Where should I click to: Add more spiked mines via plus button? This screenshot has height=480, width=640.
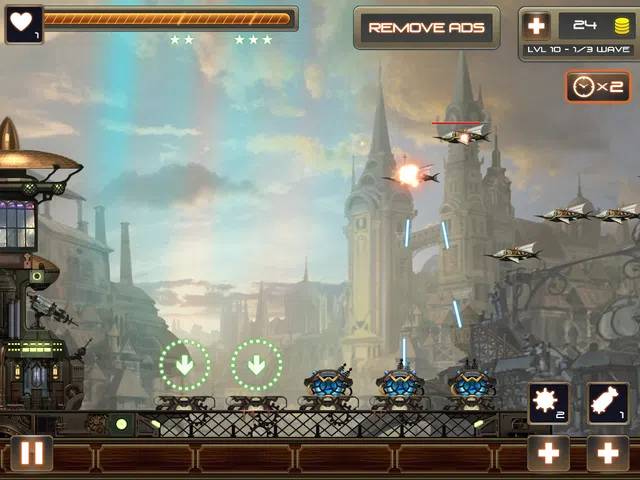549,453
